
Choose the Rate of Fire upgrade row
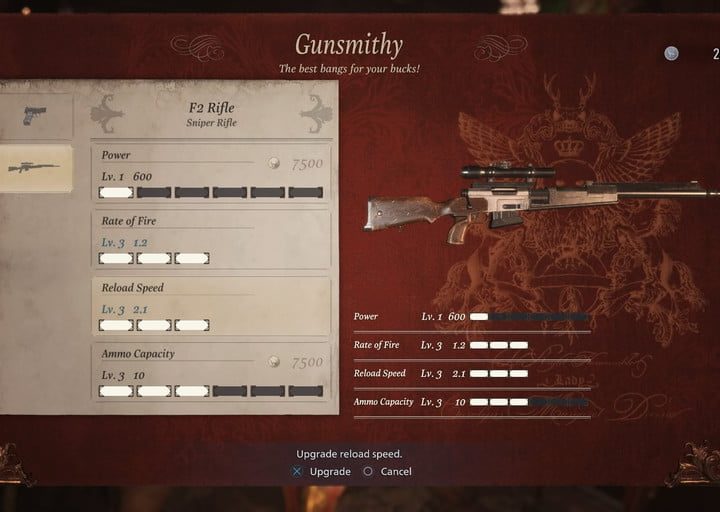[x=211, y=240]
